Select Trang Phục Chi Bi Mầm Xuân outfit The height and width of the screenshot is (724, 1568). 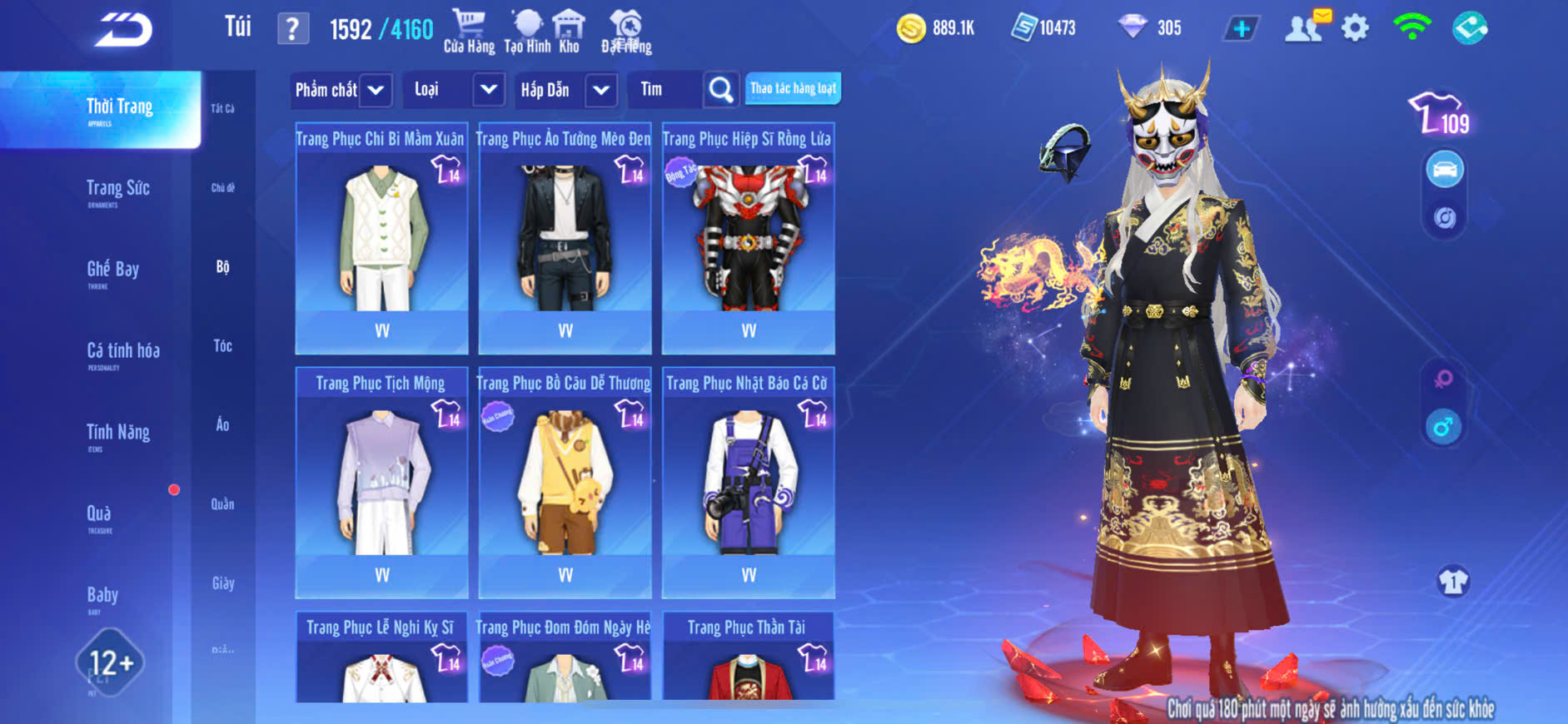click(x=381, y=239)
